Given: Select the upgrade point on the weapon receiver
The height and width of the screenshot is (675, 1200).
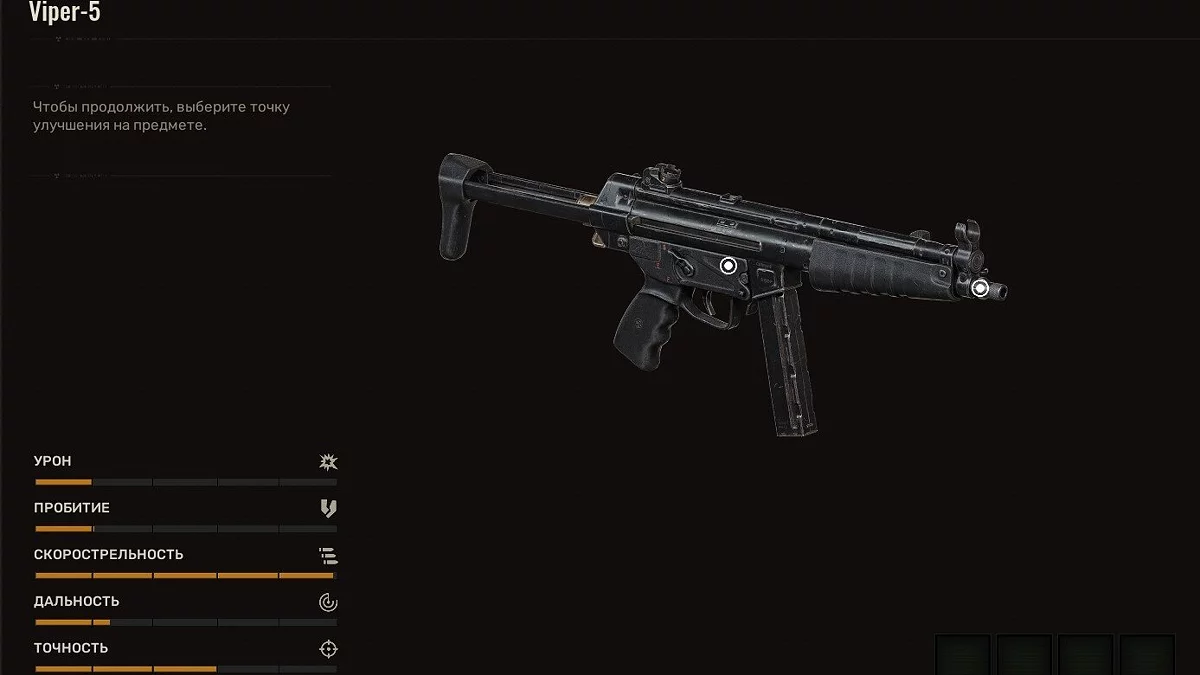Looking at the screenshot, I should [728, 265].
